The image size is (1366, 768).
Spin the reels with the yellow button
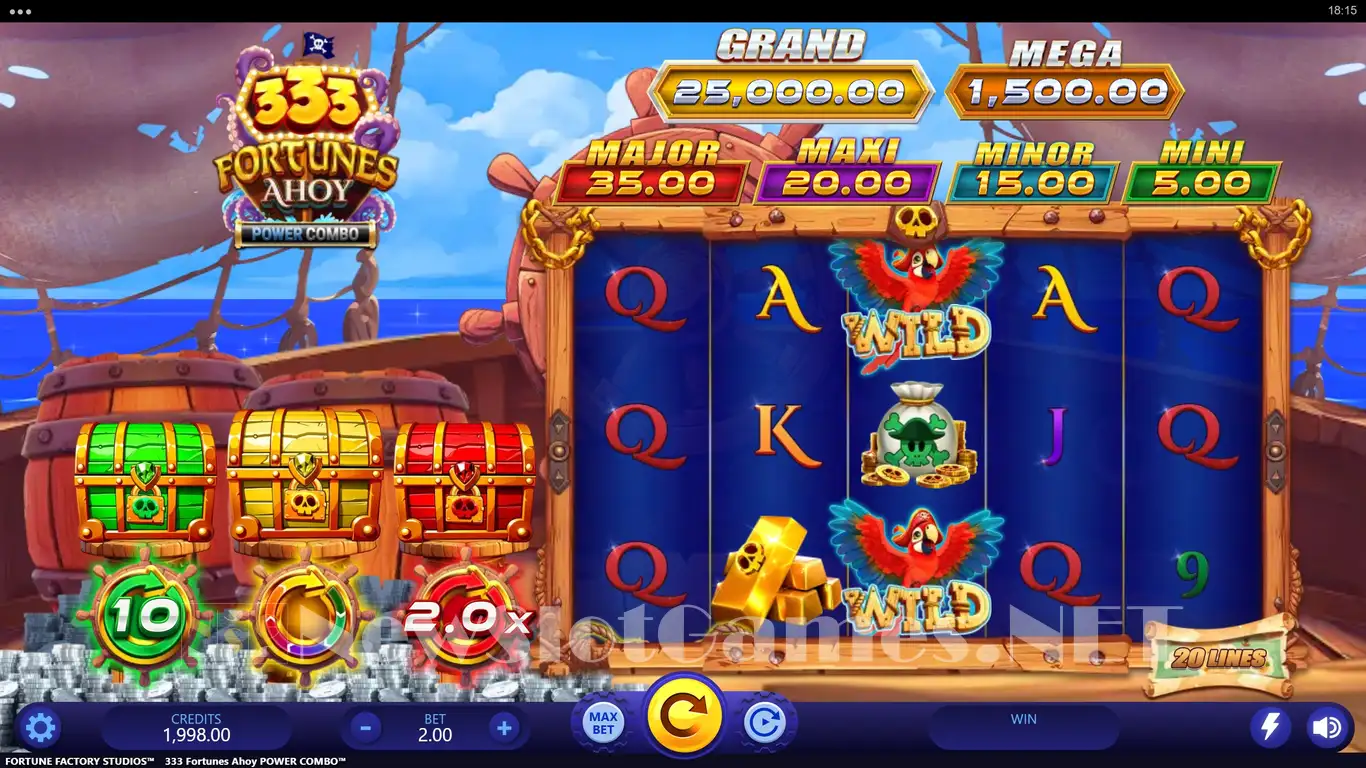coord(685,716)
